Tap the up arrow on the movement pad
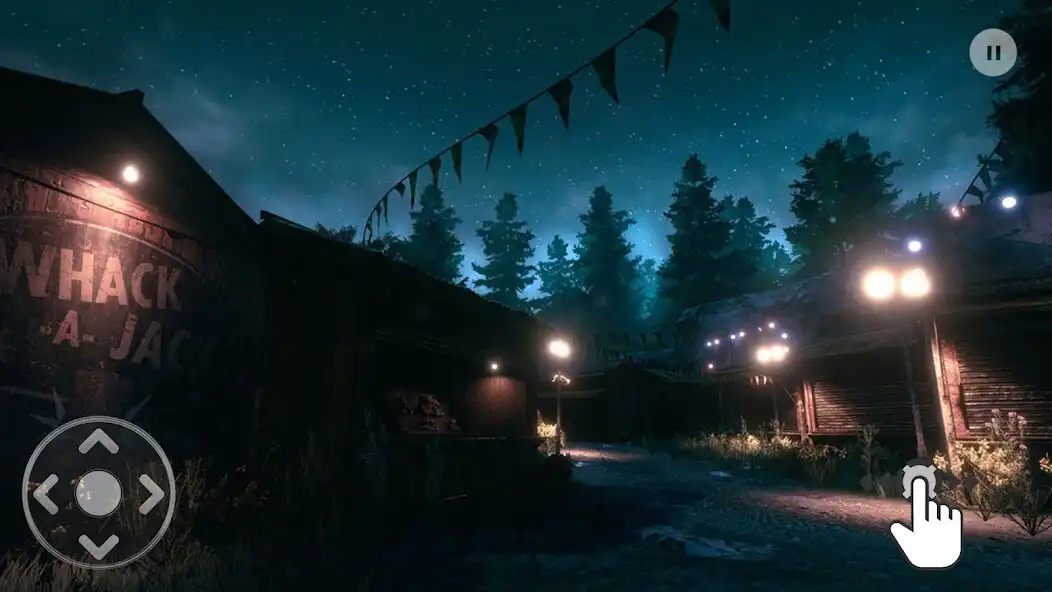 (x=98, y=441)
